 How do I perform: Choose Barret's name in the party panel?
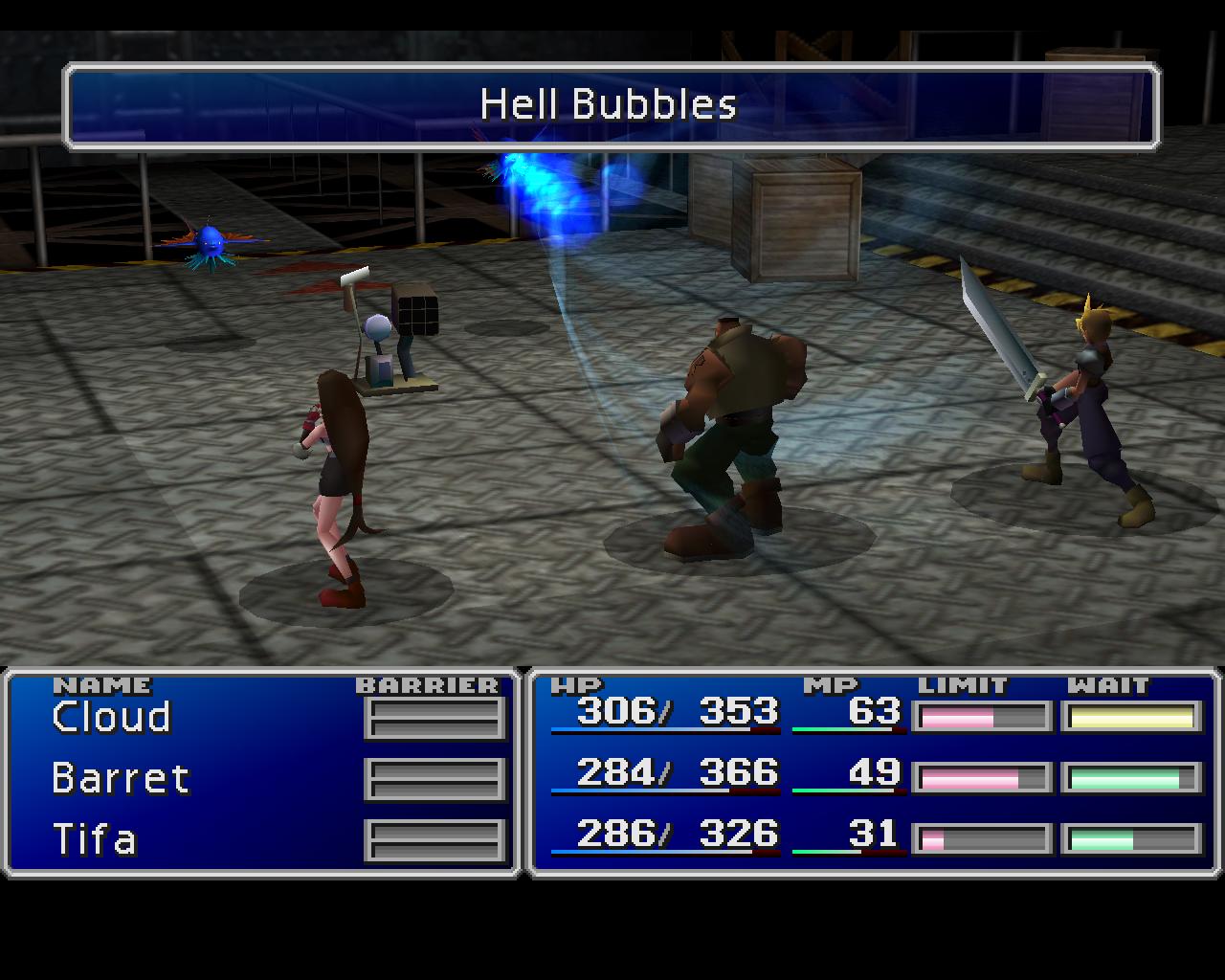(121, 778)
